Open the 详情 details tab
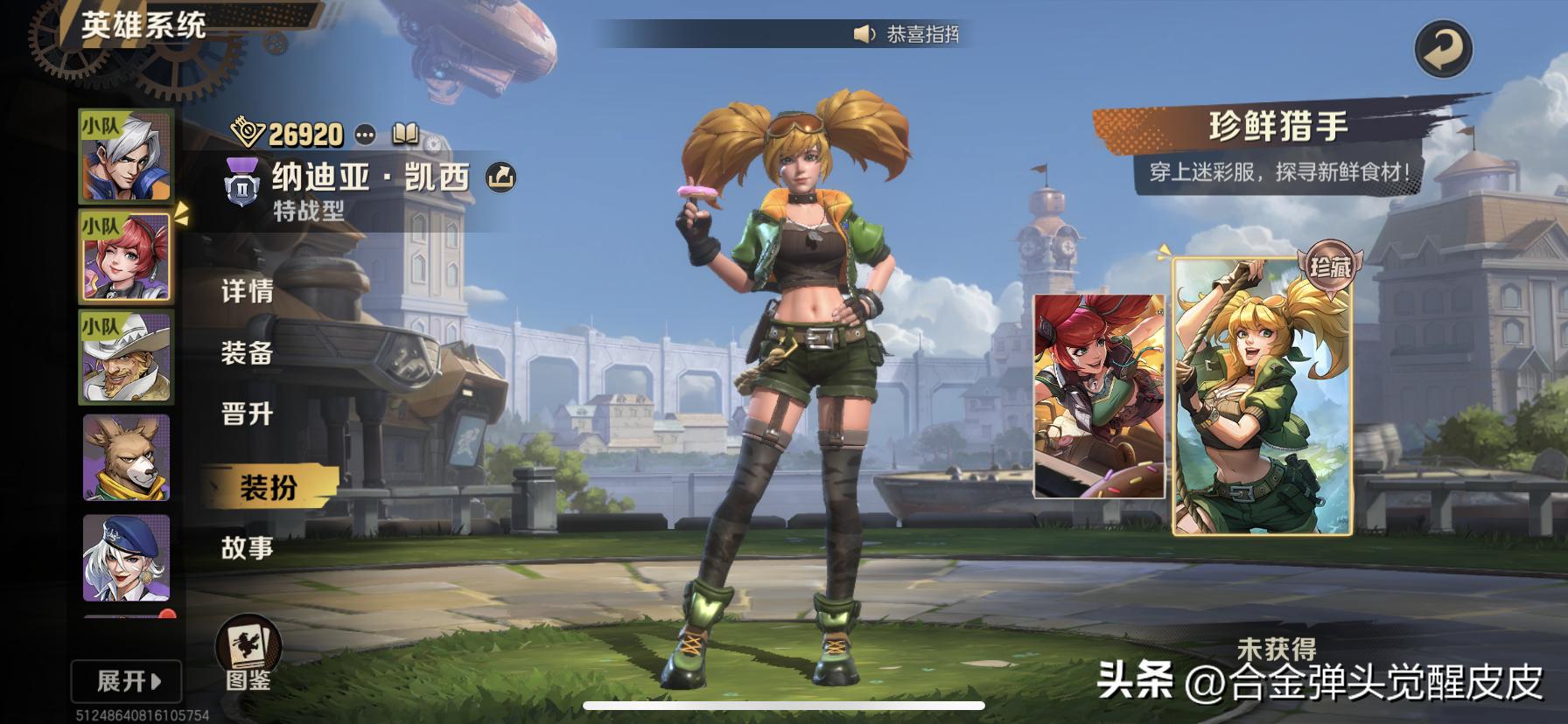Image resolution: width=1568 pixels, height=724 pixels. click(247, 291)
